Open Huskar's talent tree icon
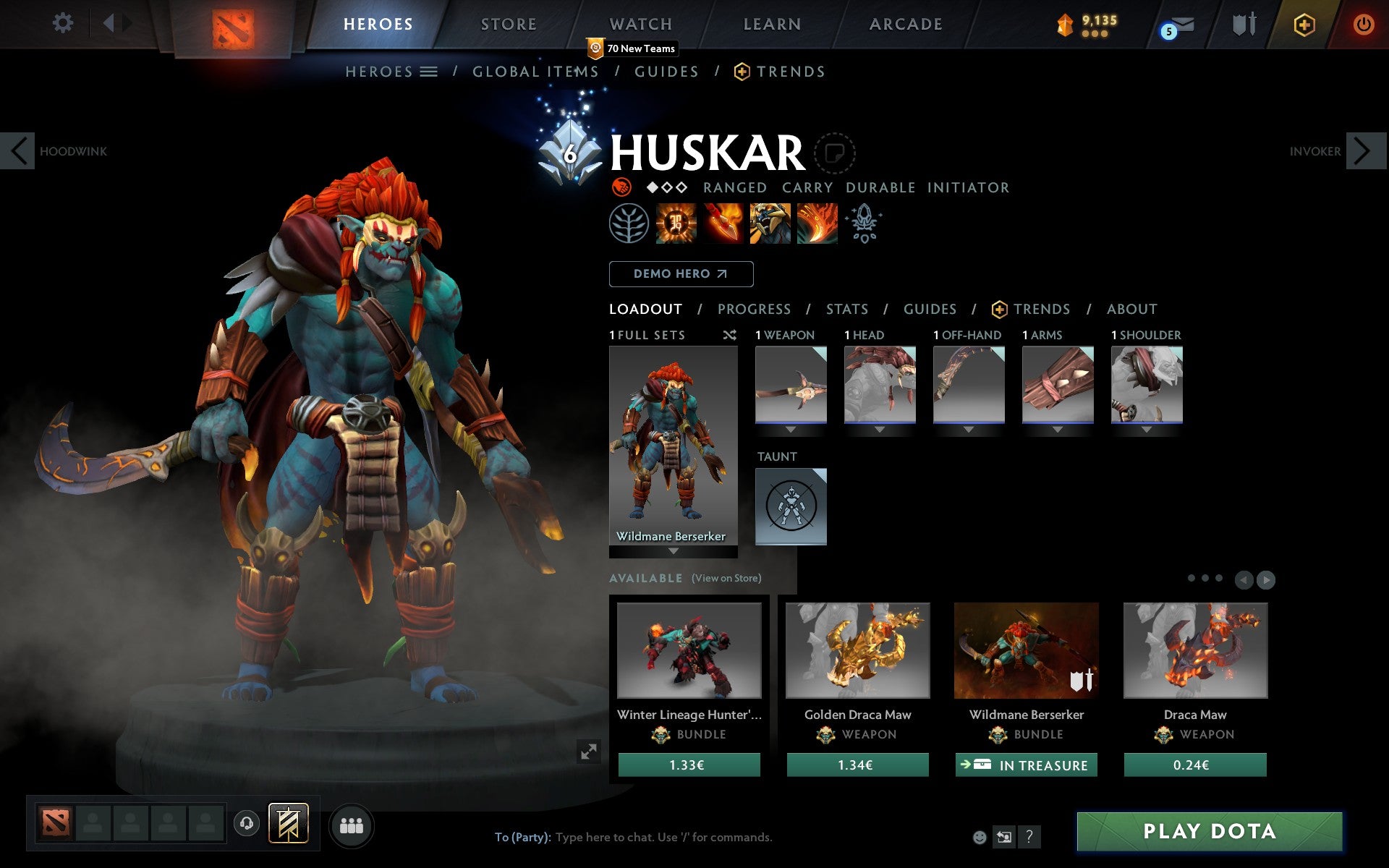Image resolution: width=1389 pixels, height=868 pixels. 628,224
